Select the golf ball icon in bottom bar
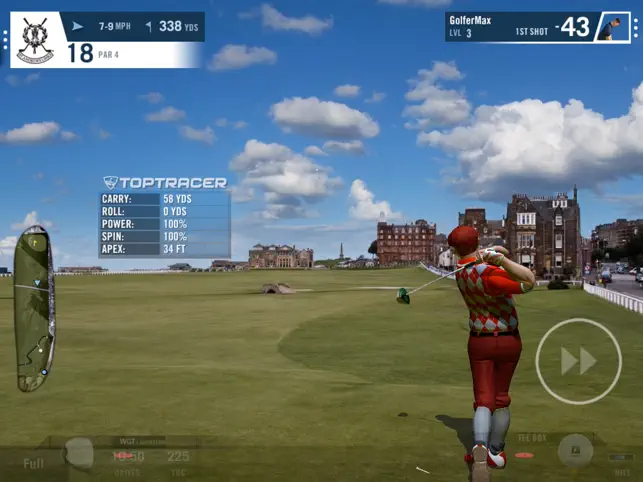The image size is (643, 482). tap(79, 454)
